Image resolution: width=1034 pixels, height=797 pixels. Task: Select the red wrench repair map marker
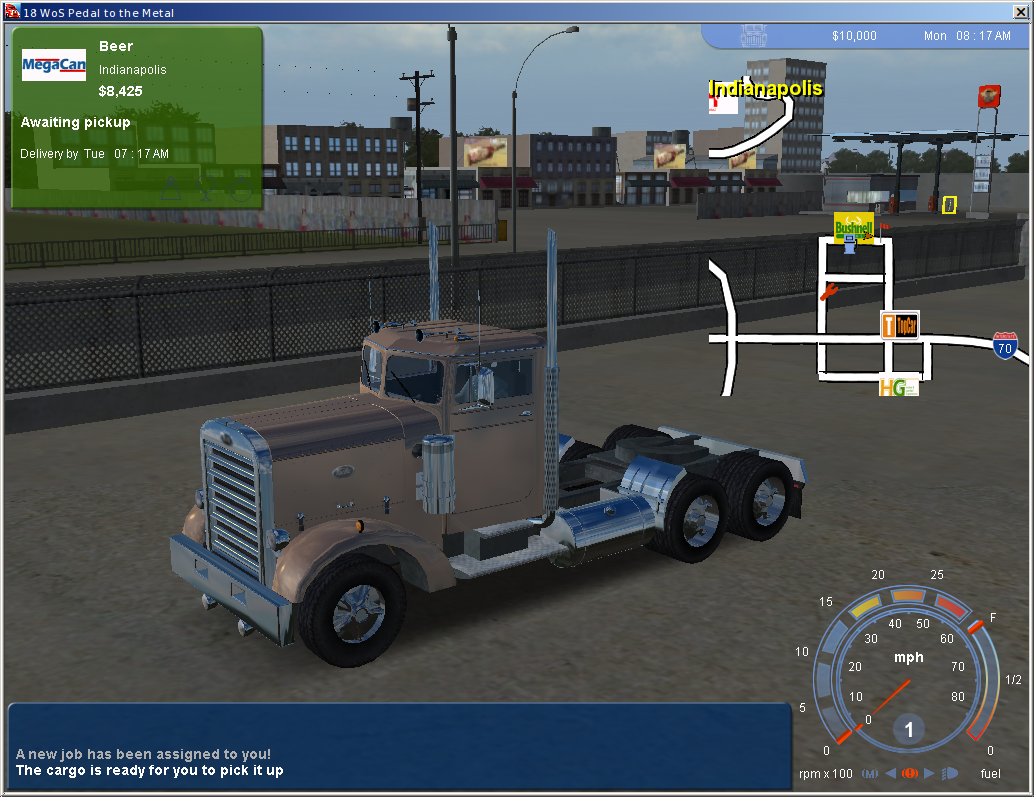(x=828, y=292)
